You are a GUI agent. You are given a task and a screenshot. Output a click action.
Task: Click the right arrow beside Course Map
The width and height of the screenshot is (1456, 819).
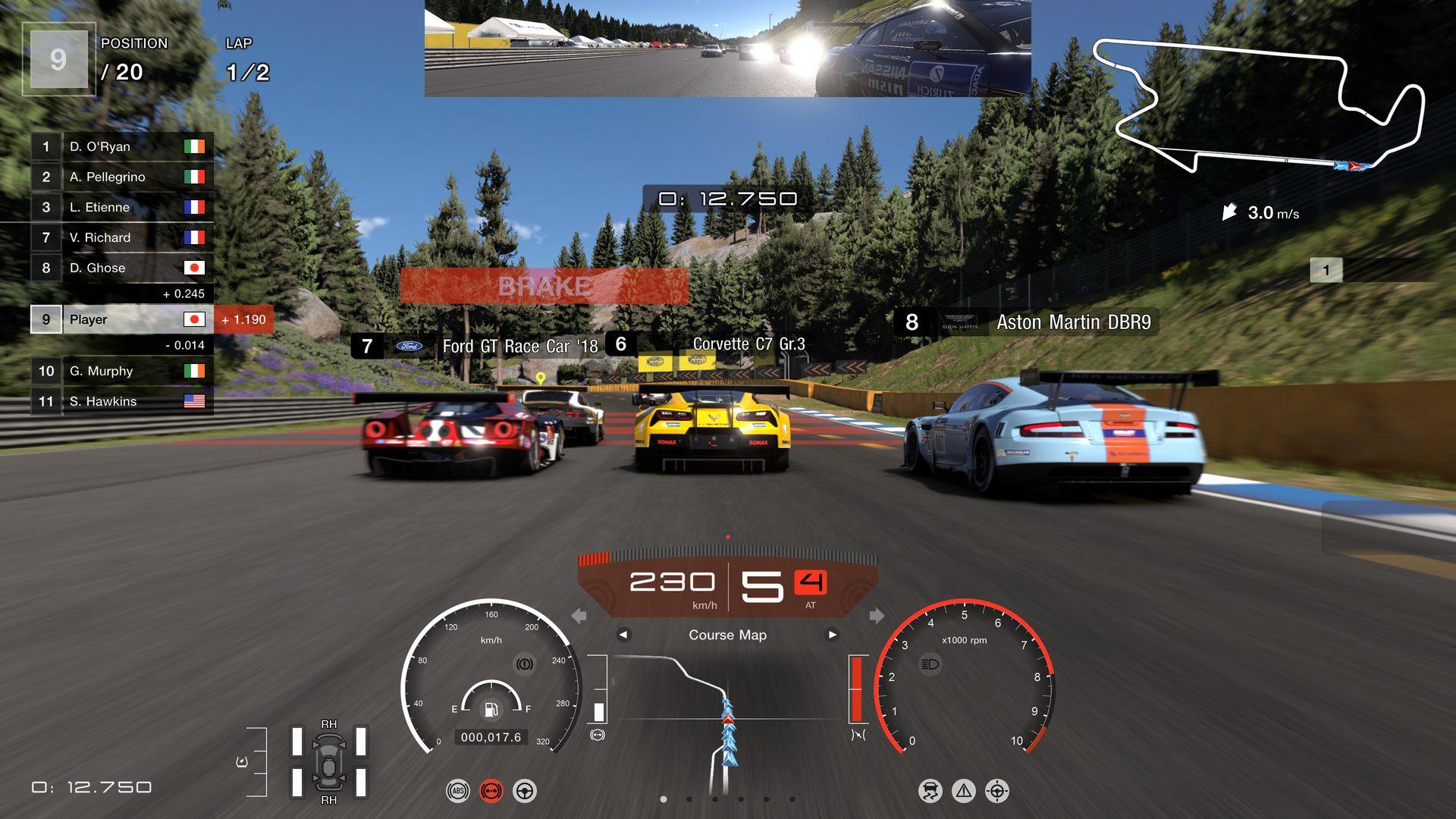(x=830, y=635)
